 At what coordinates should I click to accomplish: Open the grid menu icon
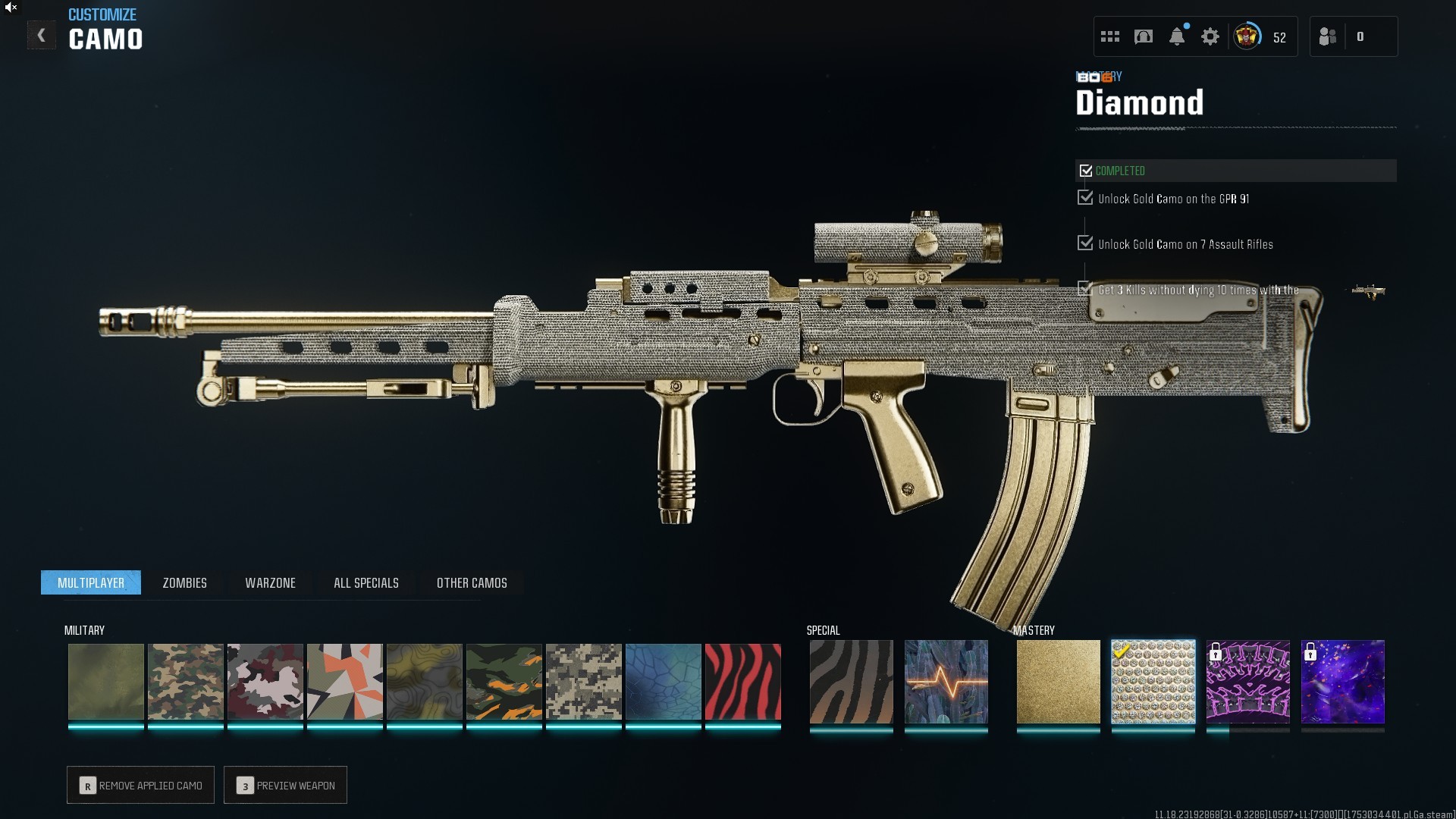[1110, 36]
